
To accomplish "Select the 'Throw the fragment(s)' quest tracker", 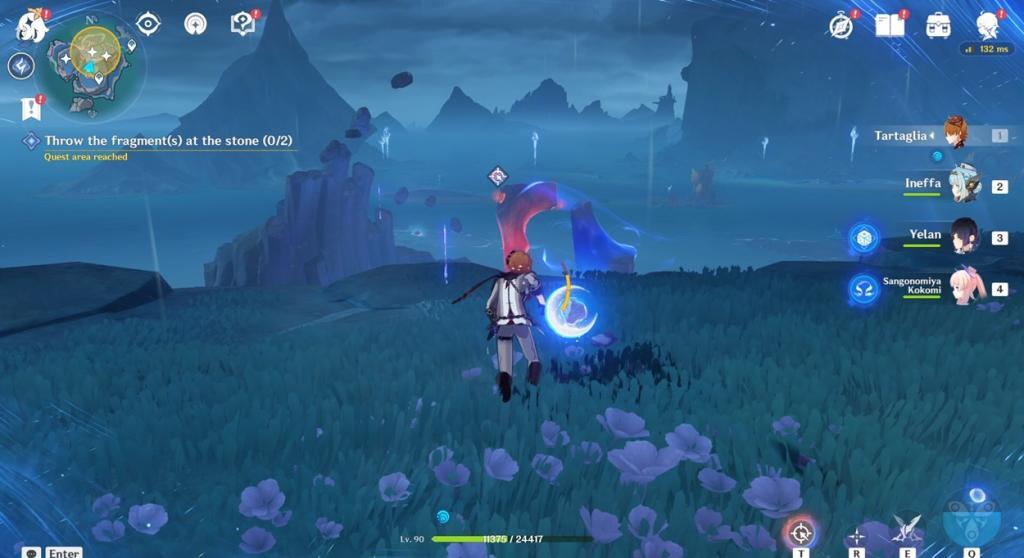I will tap(160, 141).
